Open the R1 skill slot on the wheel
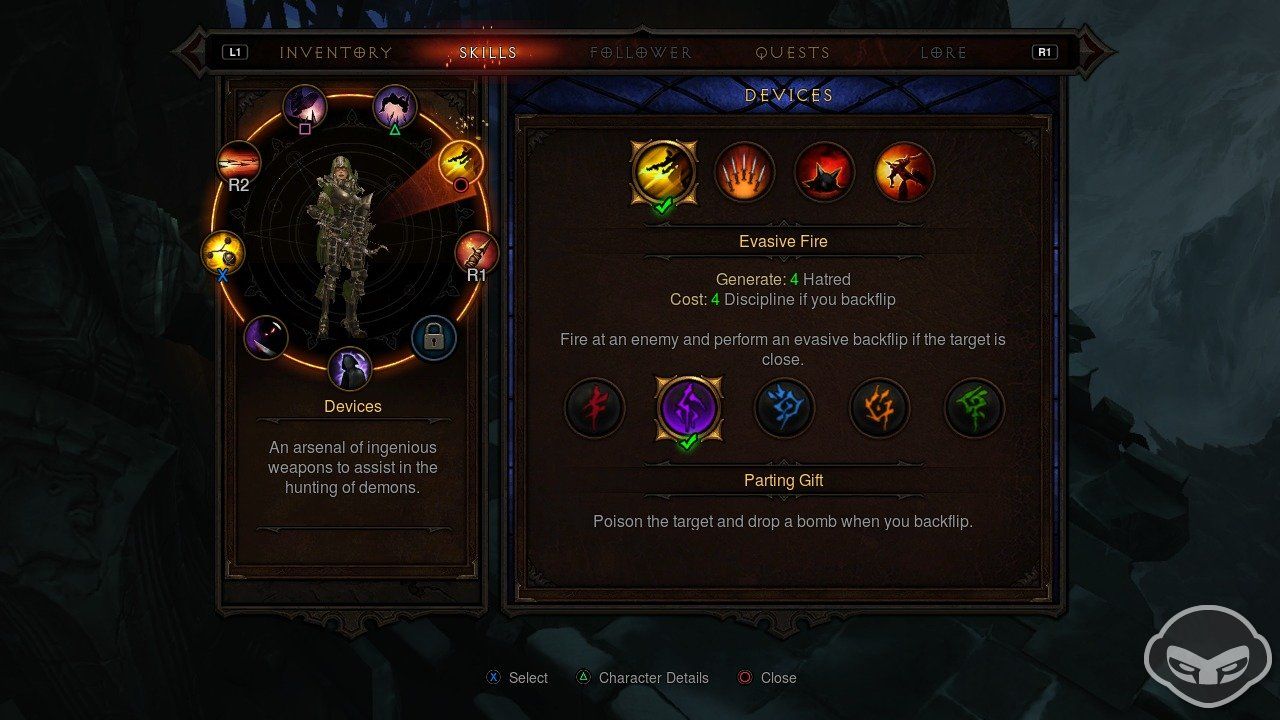 pos(475,248)
